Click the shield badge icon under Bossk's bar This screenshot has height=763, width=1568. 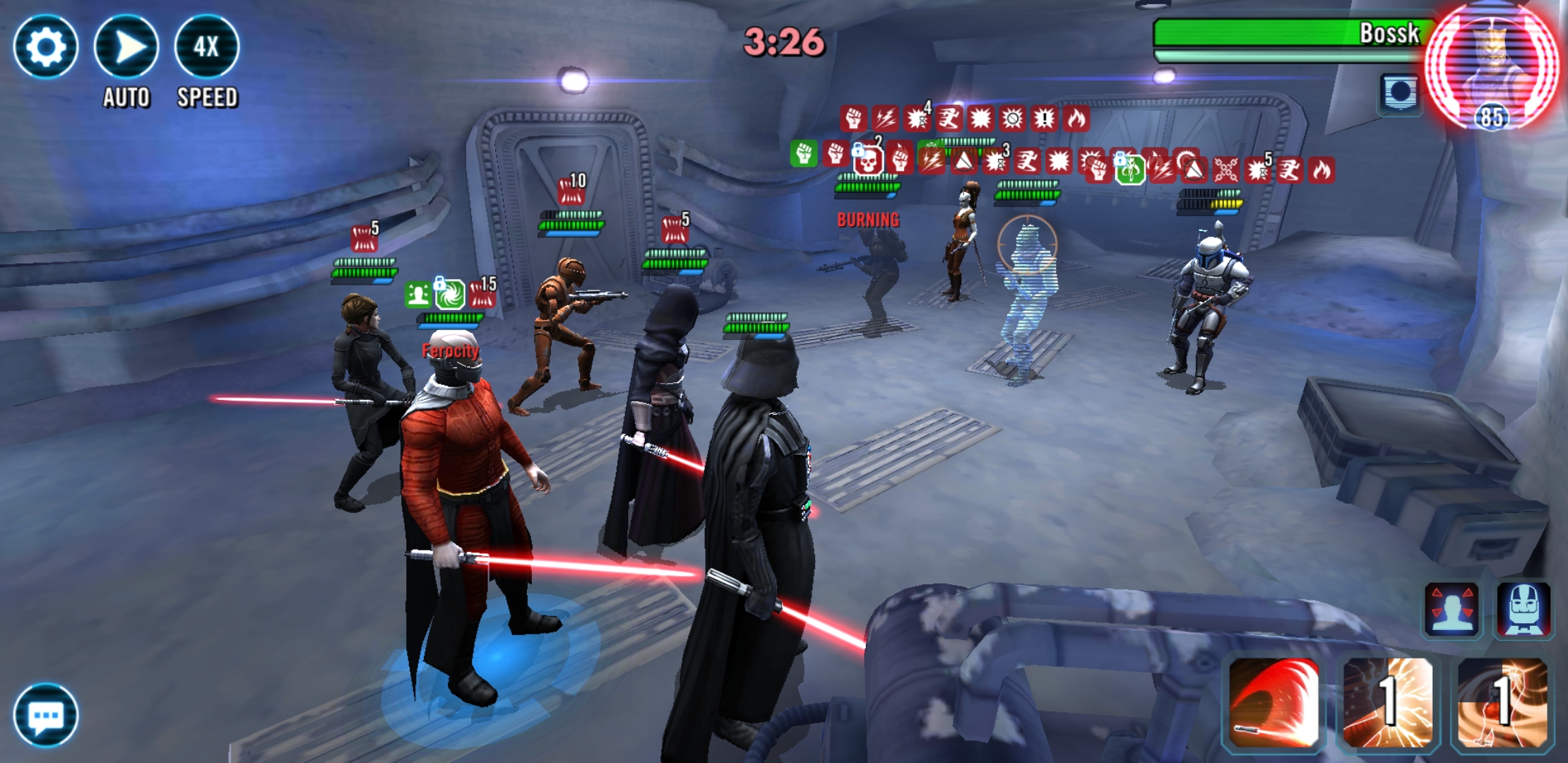1399,93
